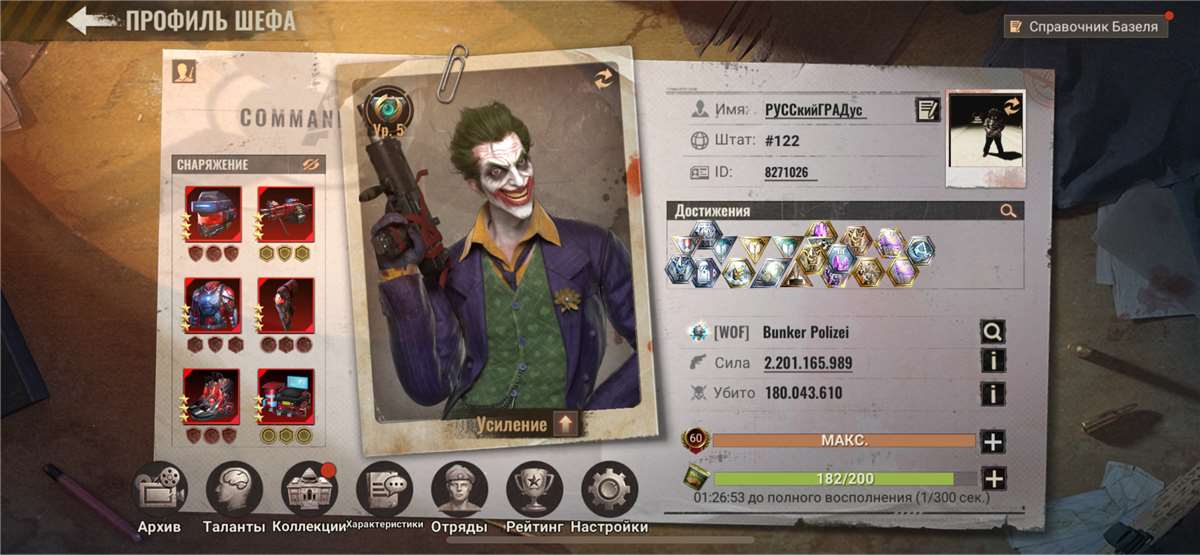This screenshot has width=1200, height=555.
Task: Edit the chief name with the notepad icon
Action: [x=927, y=110]
